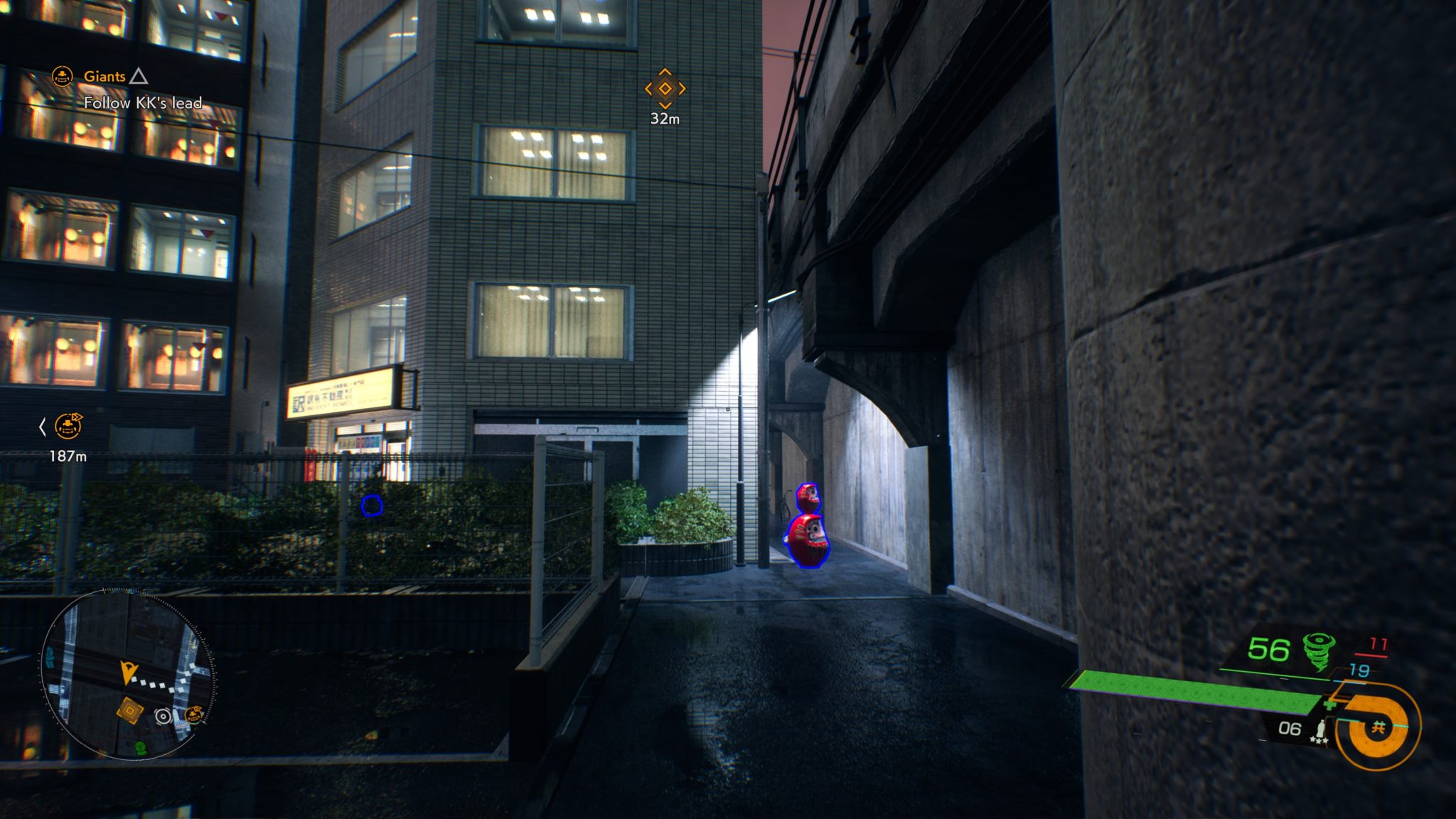The image size is (1456, 819).
Task: Select the wind gust spiral icon
Action: pyautogui.click(x=1317, y=651)
